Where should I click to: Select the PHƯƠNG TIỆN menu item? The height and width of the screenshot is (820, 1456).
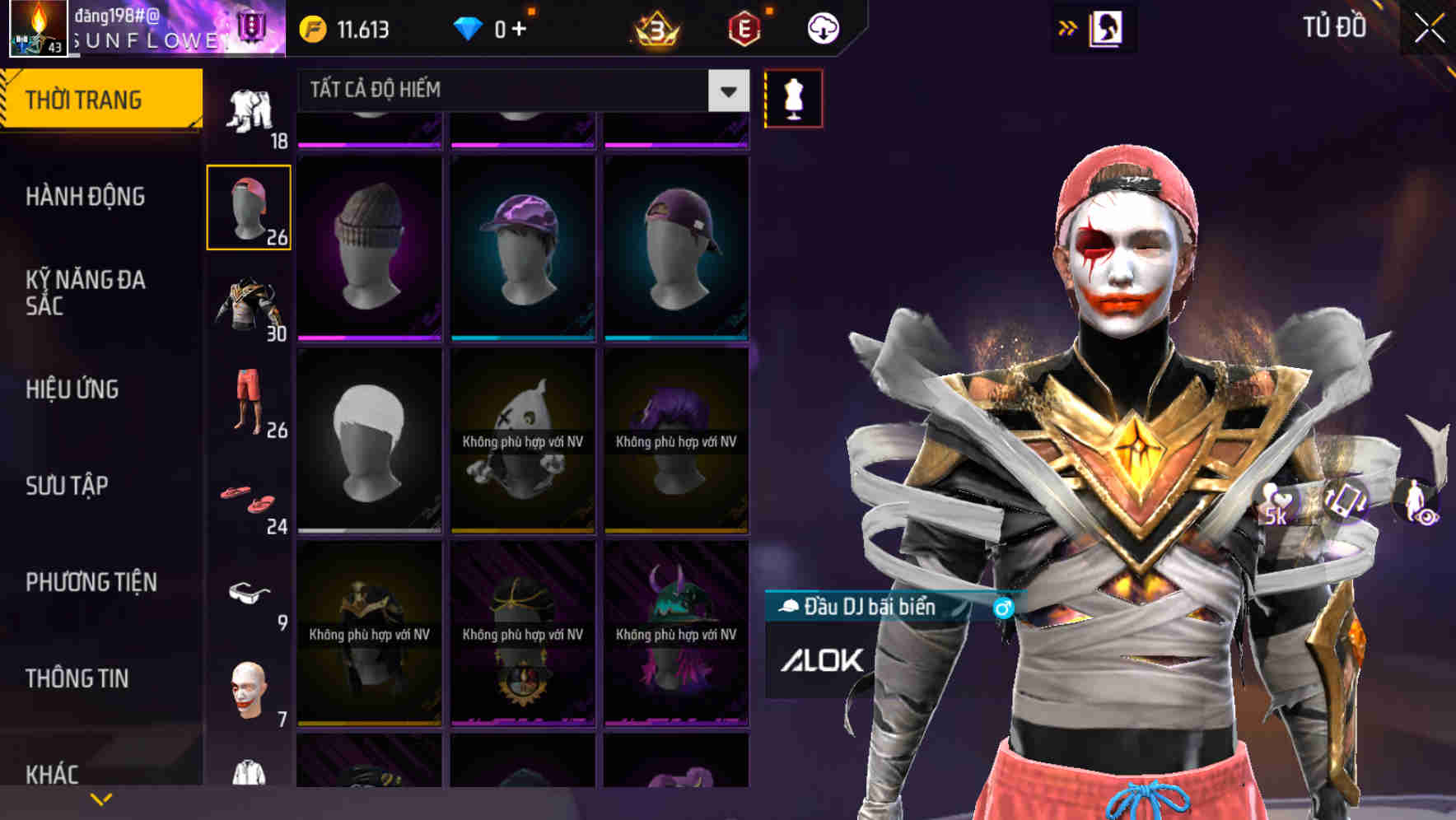(x=91, y=581)
